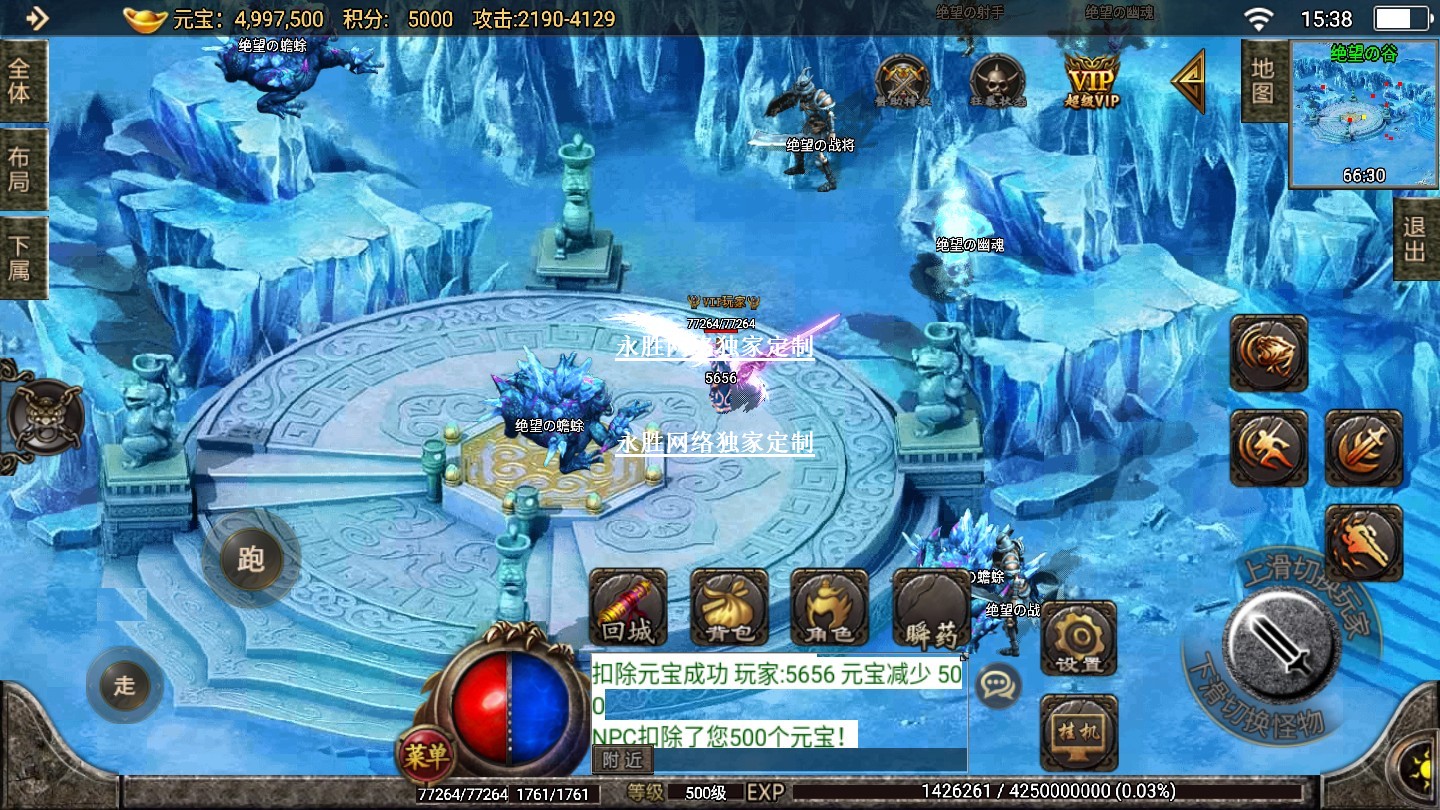Tap the 退出 exit button
The image size is (1440, 810).
pos(1415,239)
